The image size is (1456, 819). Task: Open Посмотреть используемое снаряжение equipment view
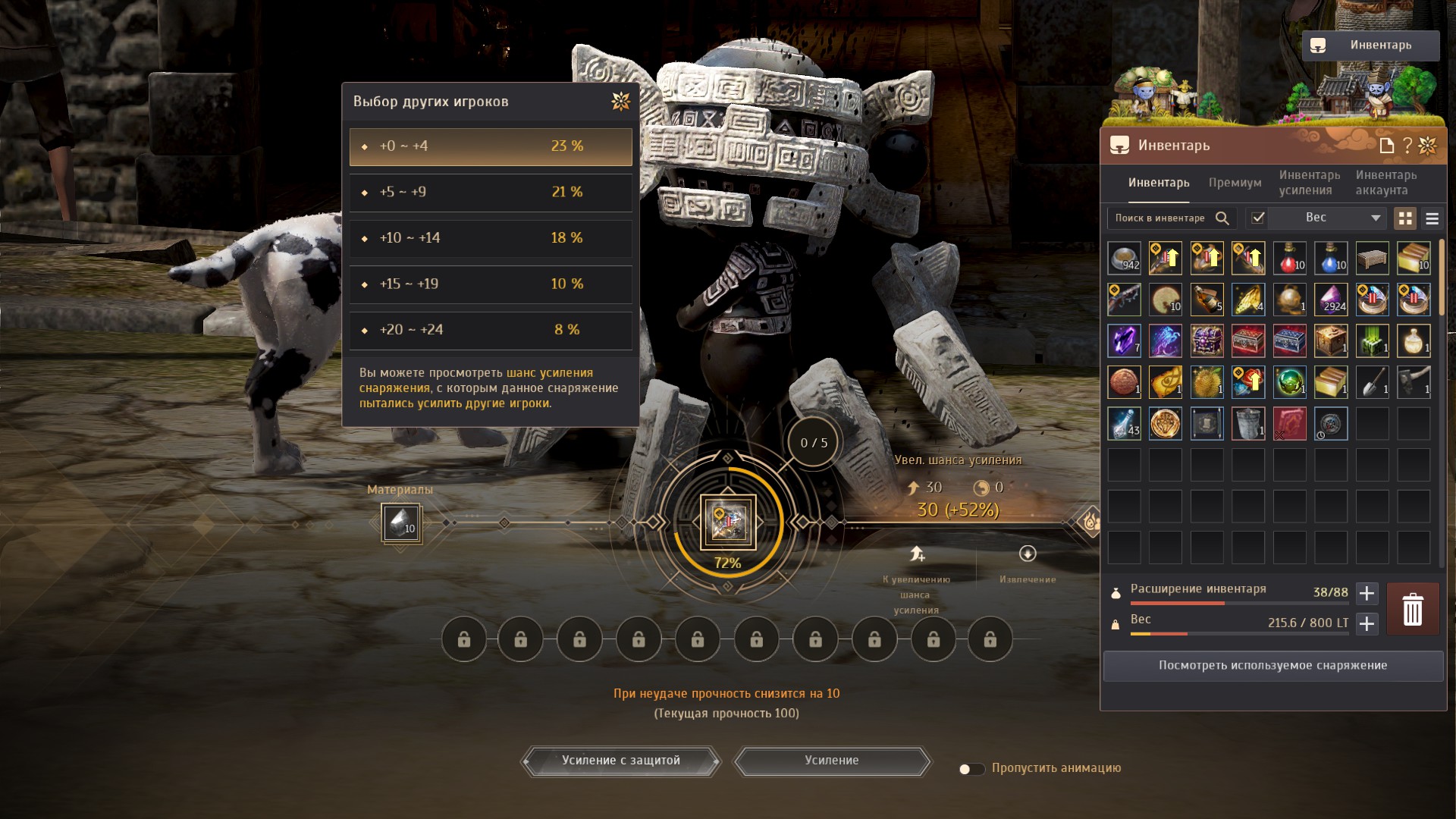1272,666
